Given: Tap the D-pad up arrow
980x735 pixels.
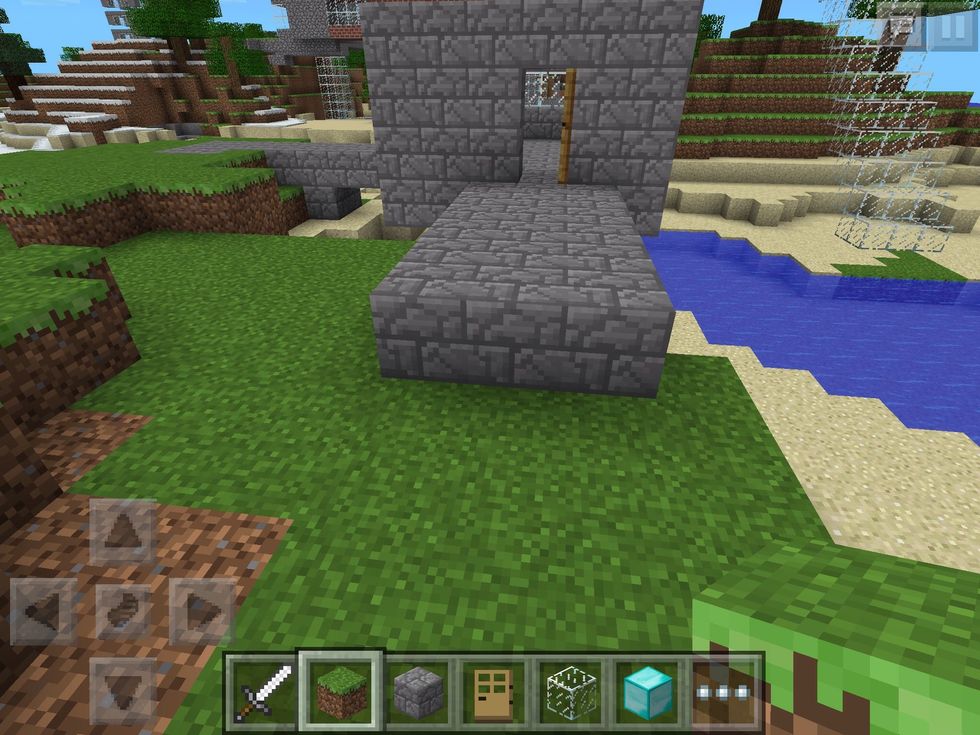Looking at the screenshot, I should (x=124, y=532).
